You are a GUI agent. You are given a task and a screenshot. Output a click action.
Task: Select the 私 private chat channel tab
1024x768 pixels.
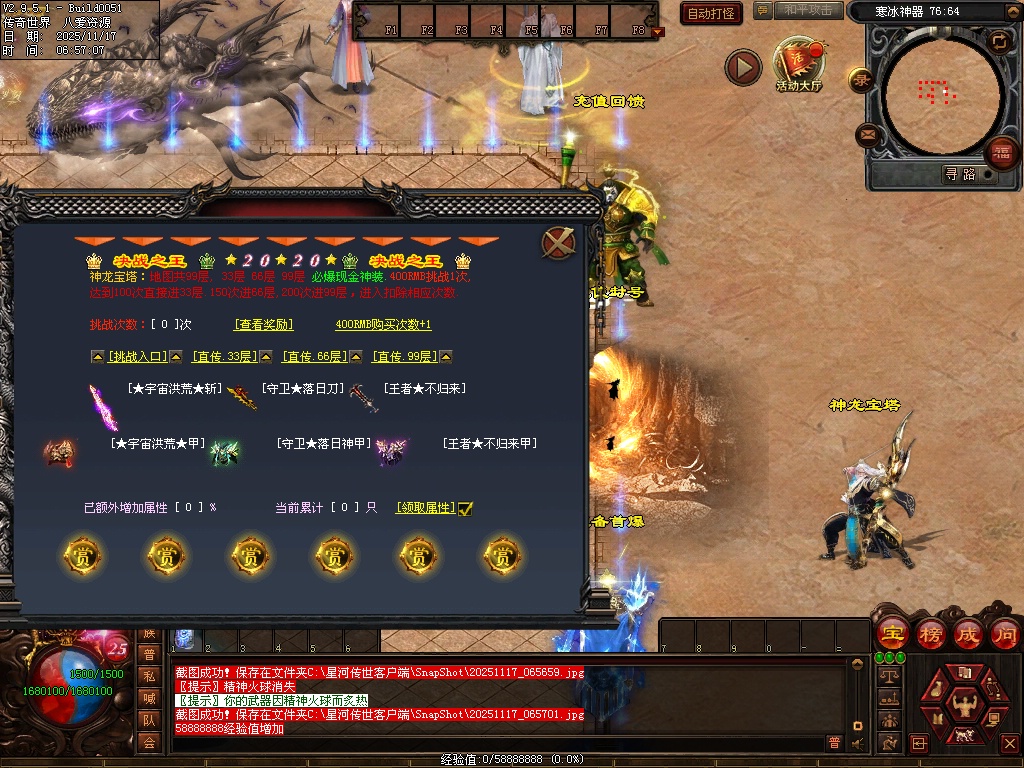coord(149,676)
